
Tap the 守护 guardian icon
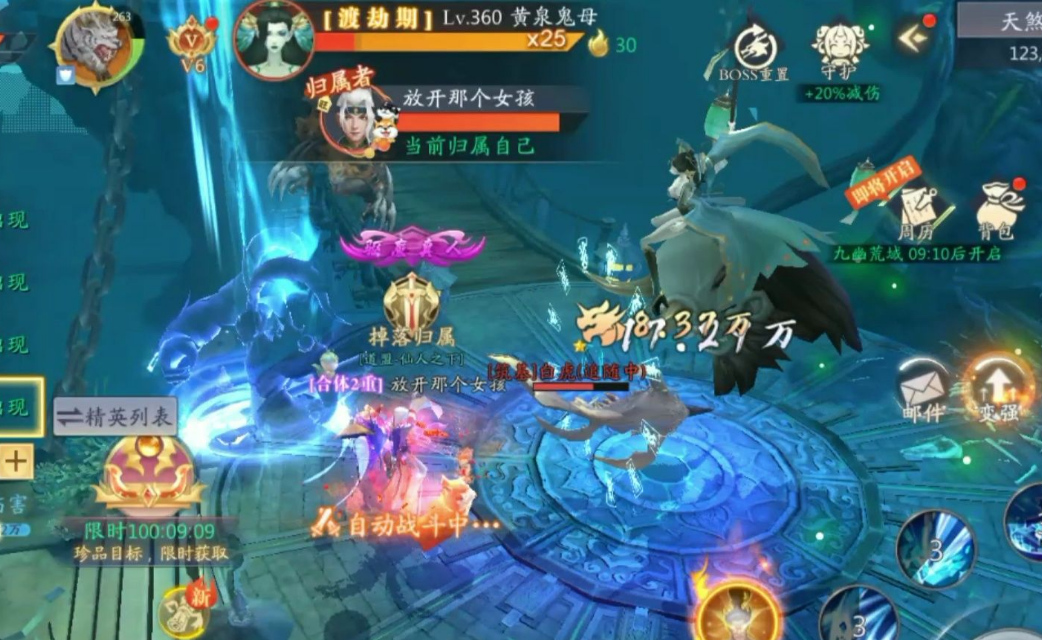point(840,48)
